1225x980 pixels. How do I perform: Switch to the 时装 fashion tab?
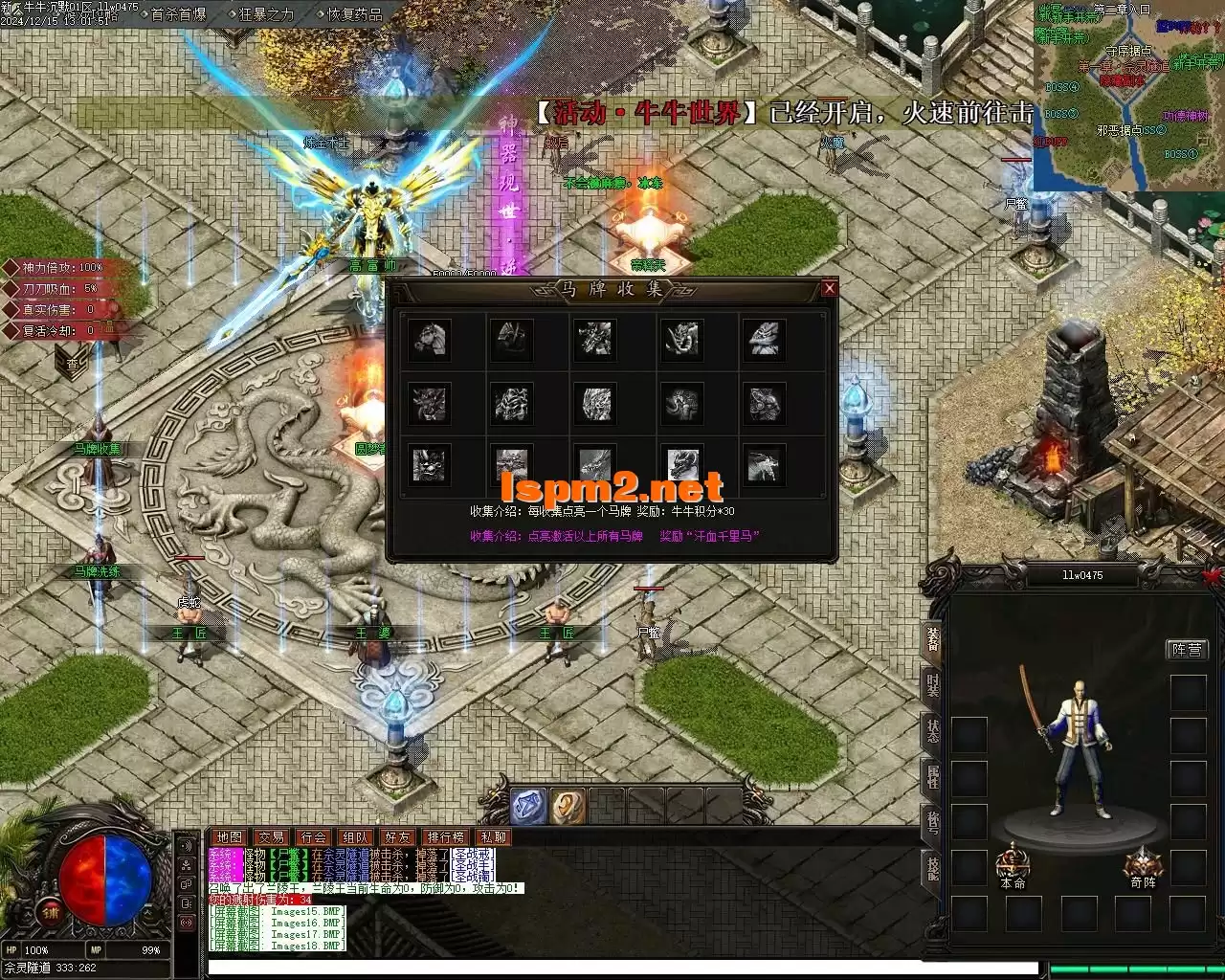(933, 685)
